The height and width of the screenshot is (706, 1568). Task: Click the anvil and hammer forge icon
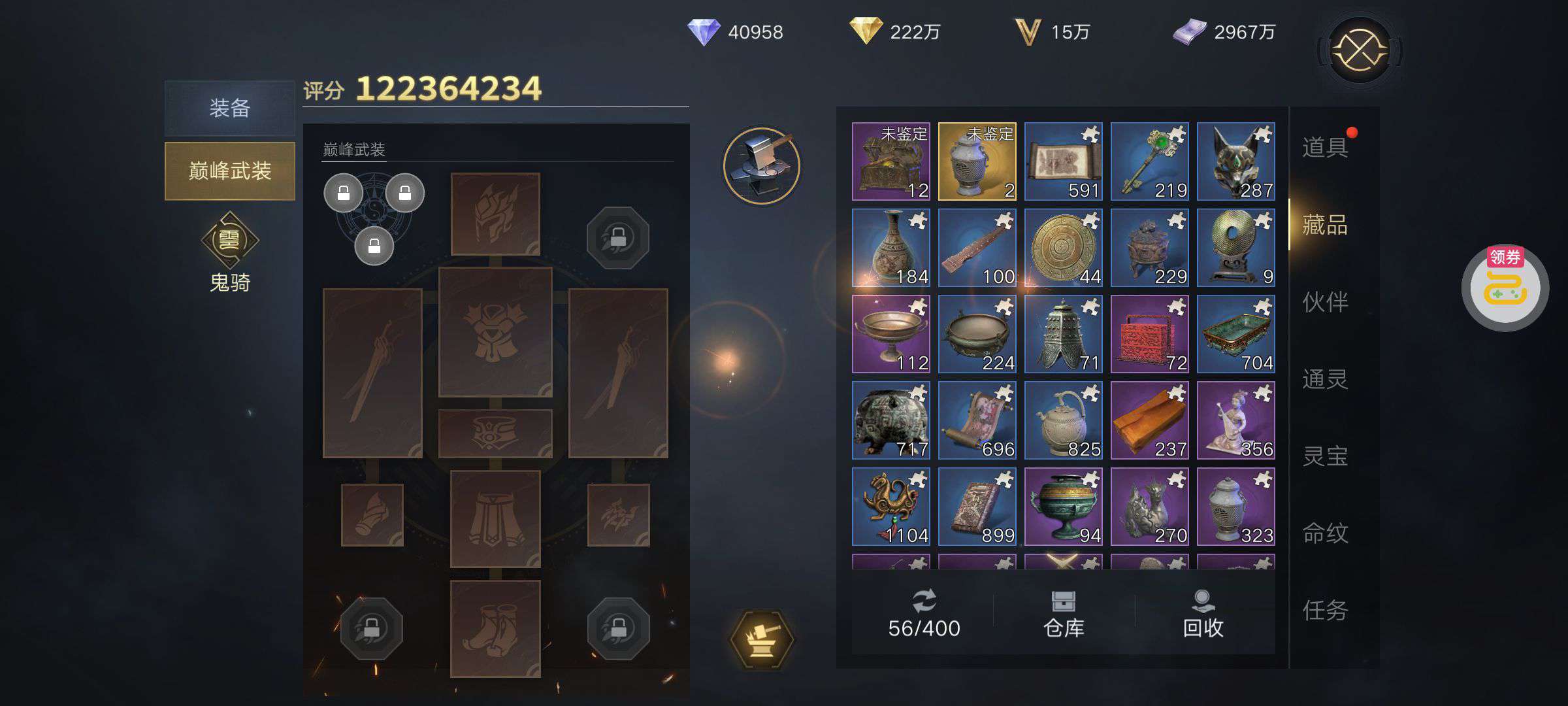click(762, 165)
